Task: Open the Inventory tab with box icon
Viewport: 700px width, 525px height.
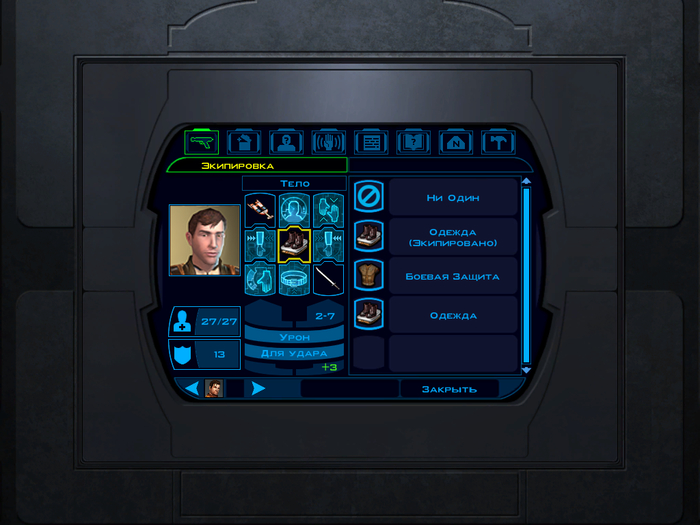Action: point(244,142)
